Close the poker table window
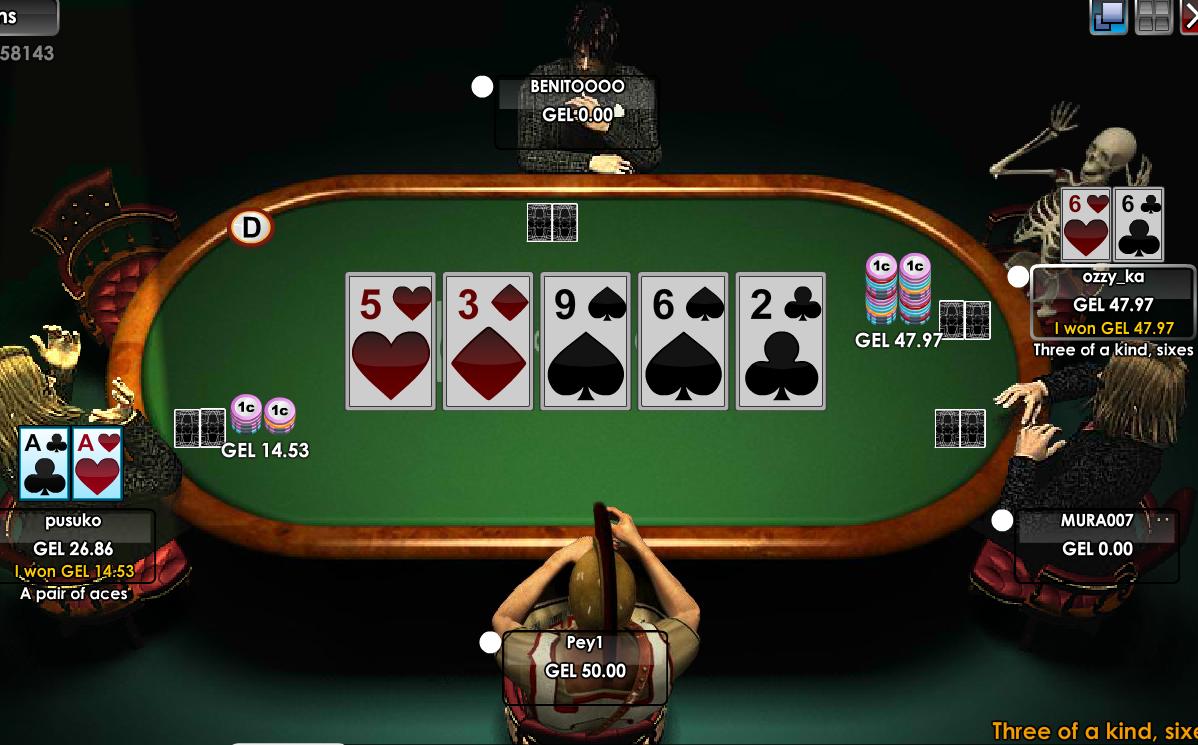Screen dimensions: 1198x745 pyautogui.click(x=1190, y=17)
